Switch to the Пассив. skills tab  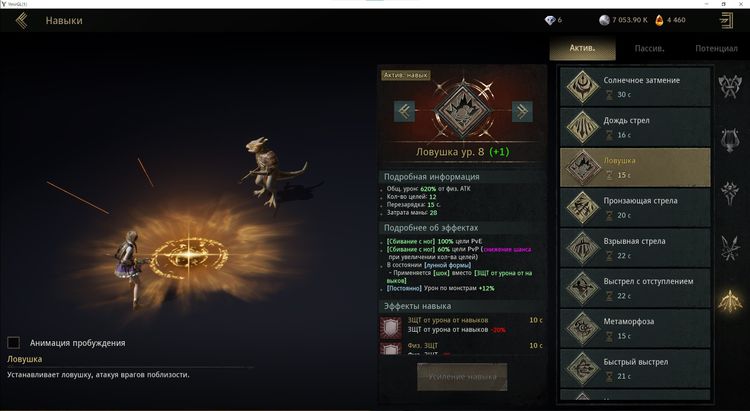[649, 47]
